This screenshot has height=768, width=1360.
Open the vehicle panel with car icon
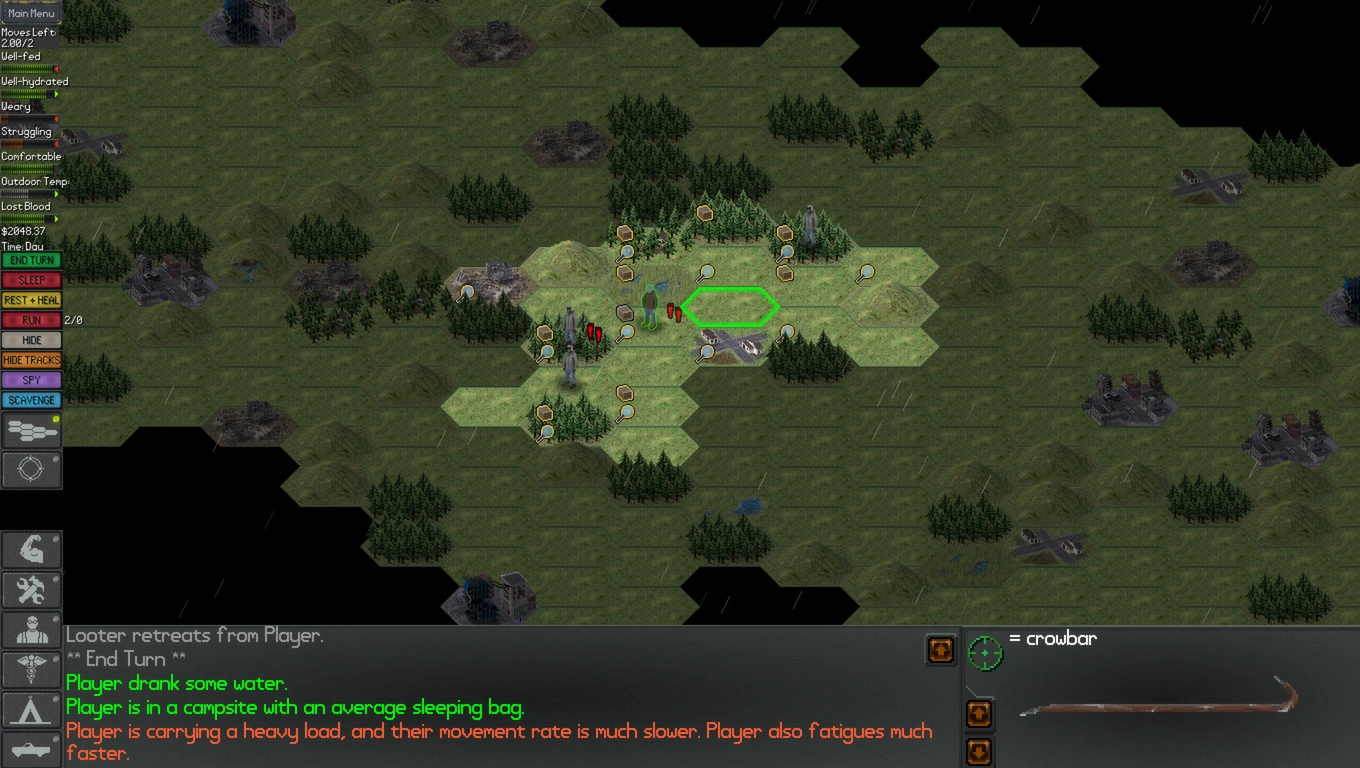[31, 748]
